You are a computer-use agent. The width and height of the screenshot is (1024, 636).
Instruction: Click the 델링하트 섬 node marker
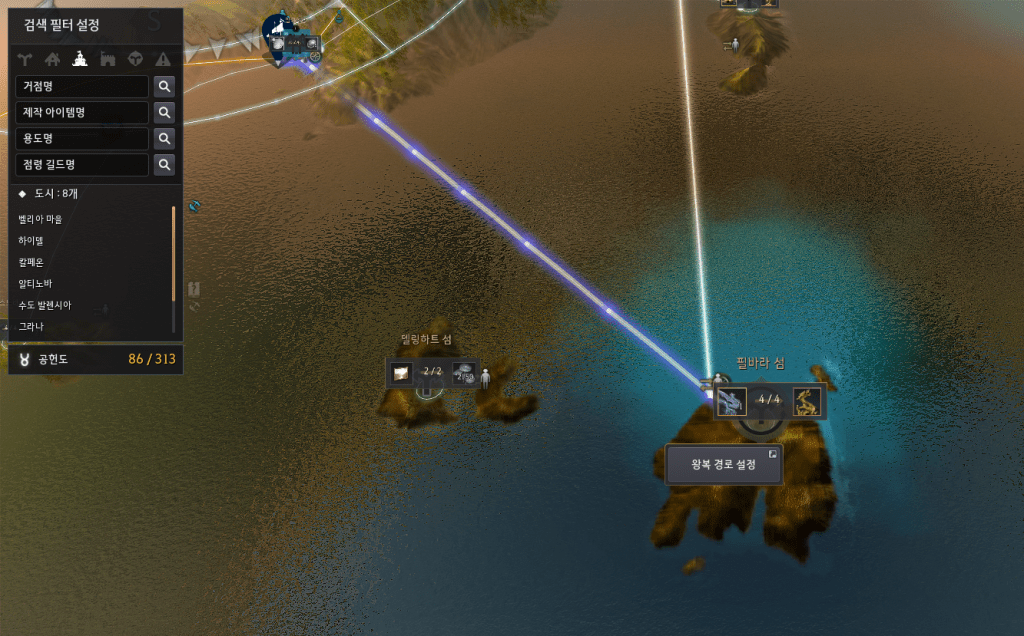pyautogui.click(x=432, y=375)
